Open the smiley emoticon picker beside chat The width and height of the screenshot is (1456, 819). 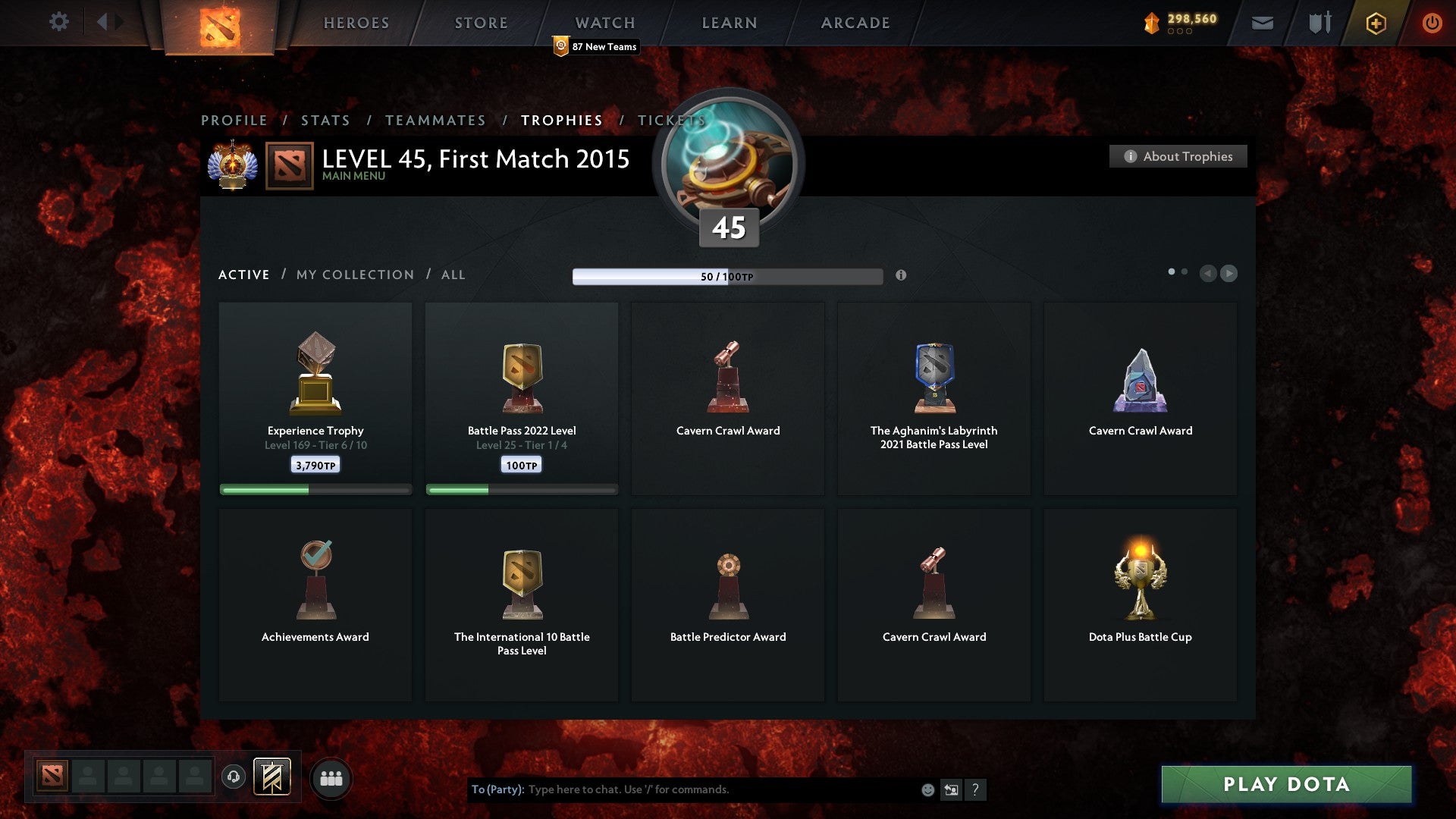pyautogui.click(x=927, y=789)
